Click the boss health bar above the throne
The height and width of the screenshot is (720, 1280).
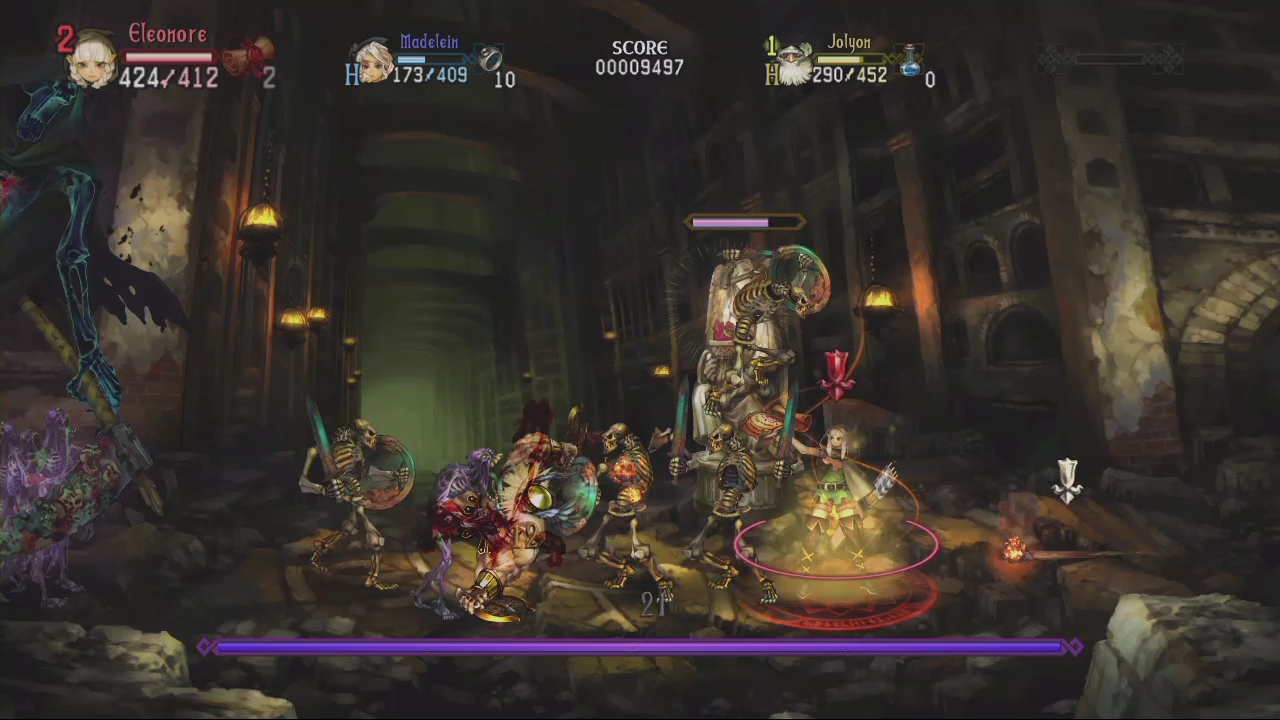(x=745, y=222)
